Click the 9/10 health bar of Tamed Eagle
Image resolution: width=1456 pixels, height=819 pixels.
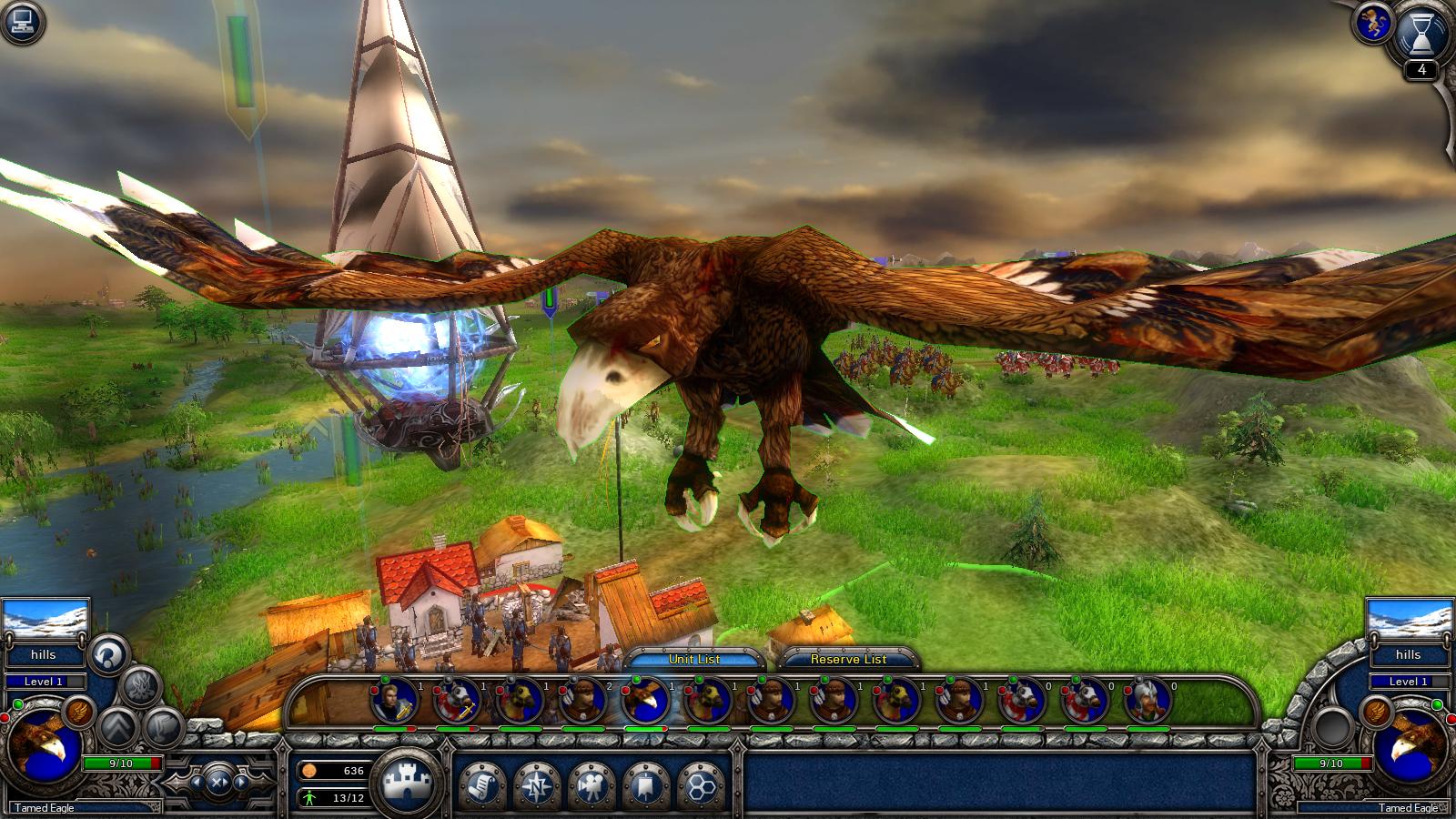click(x=123, y=763)
